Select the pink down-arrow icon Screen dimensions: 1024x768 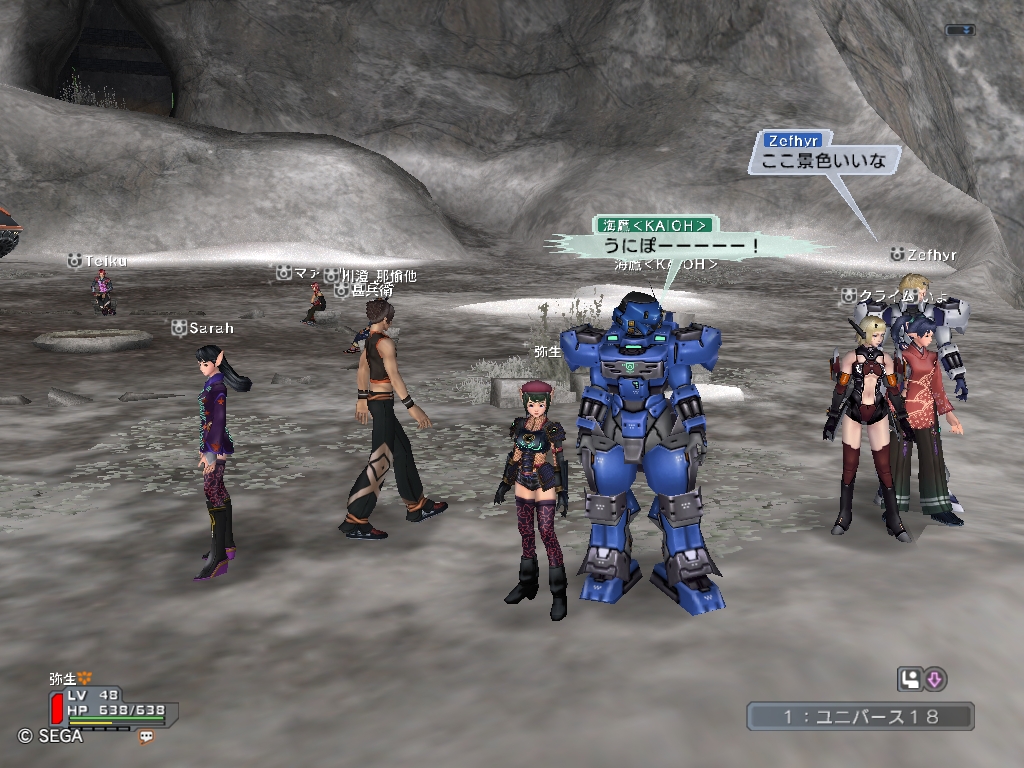pyautogui.click(x=935, y=680)
